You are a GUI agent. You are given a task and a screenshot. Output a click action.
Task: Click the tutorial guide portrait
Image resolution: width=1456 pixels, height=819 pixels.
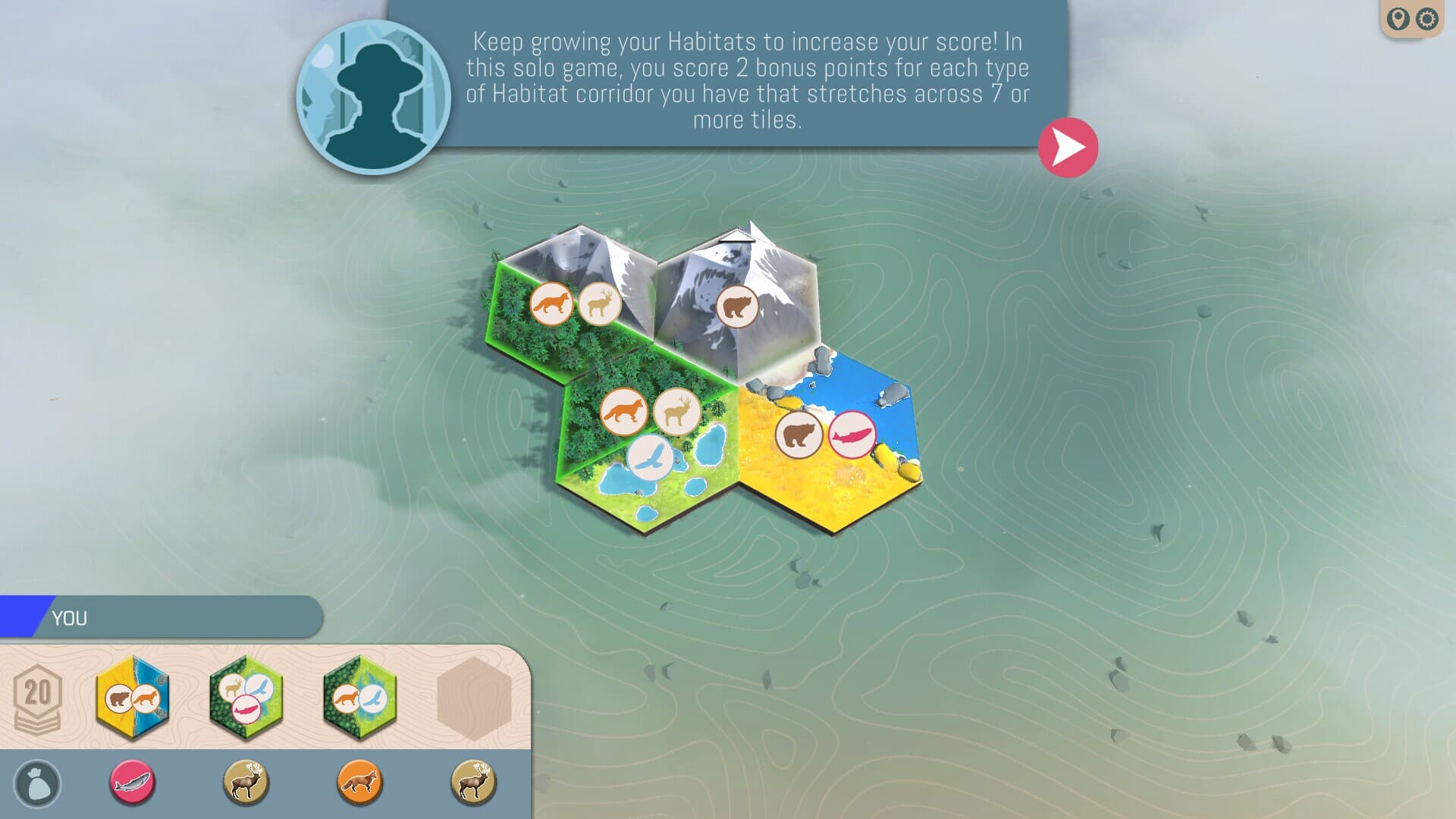(373, 91)
